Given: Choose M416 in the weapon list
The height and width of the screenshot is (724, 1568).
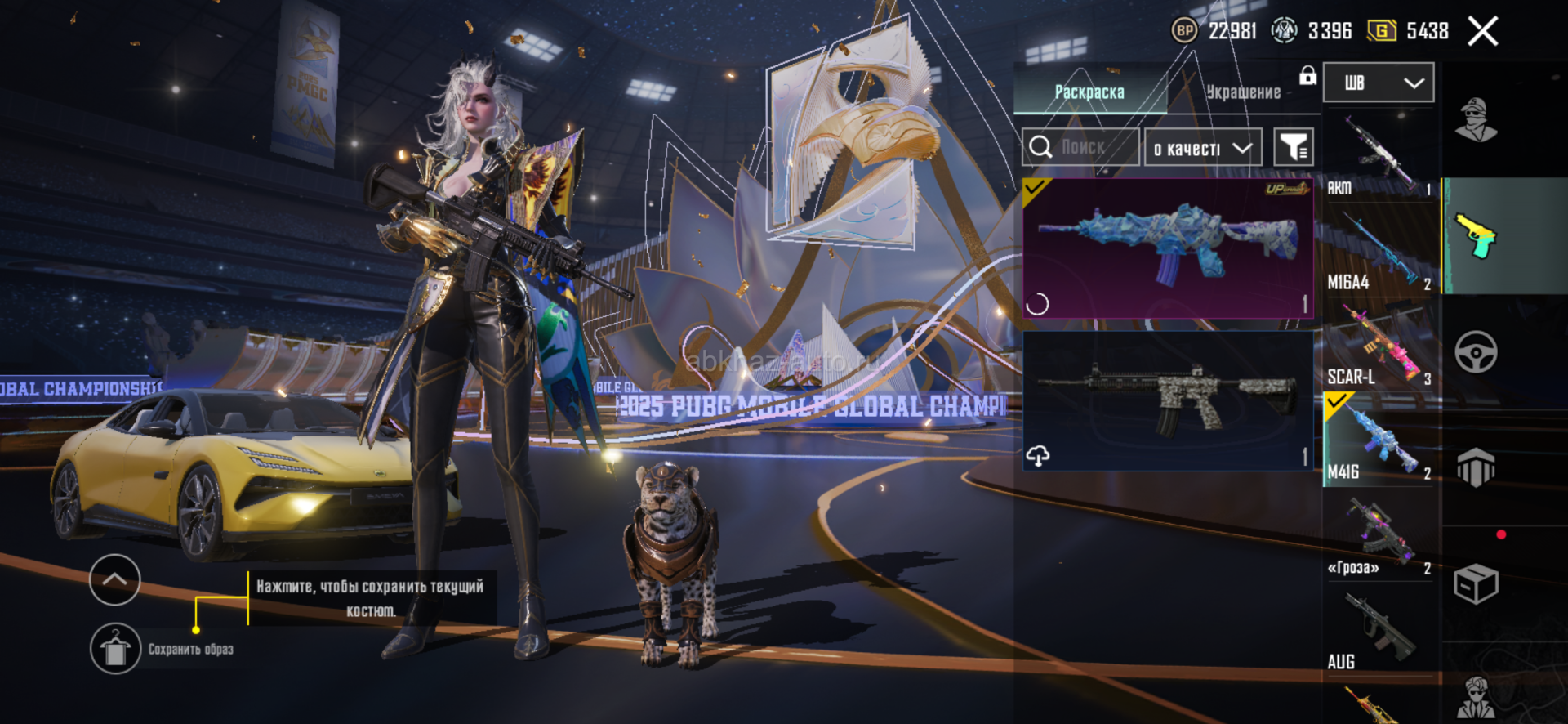Looking at the screenshot, I should 1379,440.
